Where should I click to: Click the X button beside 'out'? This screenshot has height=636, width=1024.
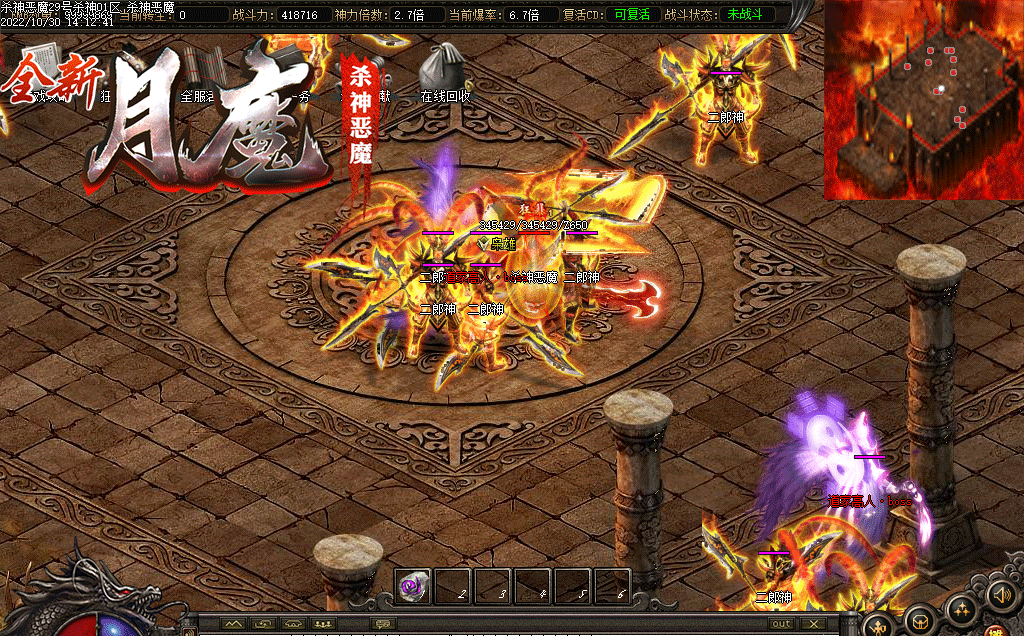(x=814, y=624)
